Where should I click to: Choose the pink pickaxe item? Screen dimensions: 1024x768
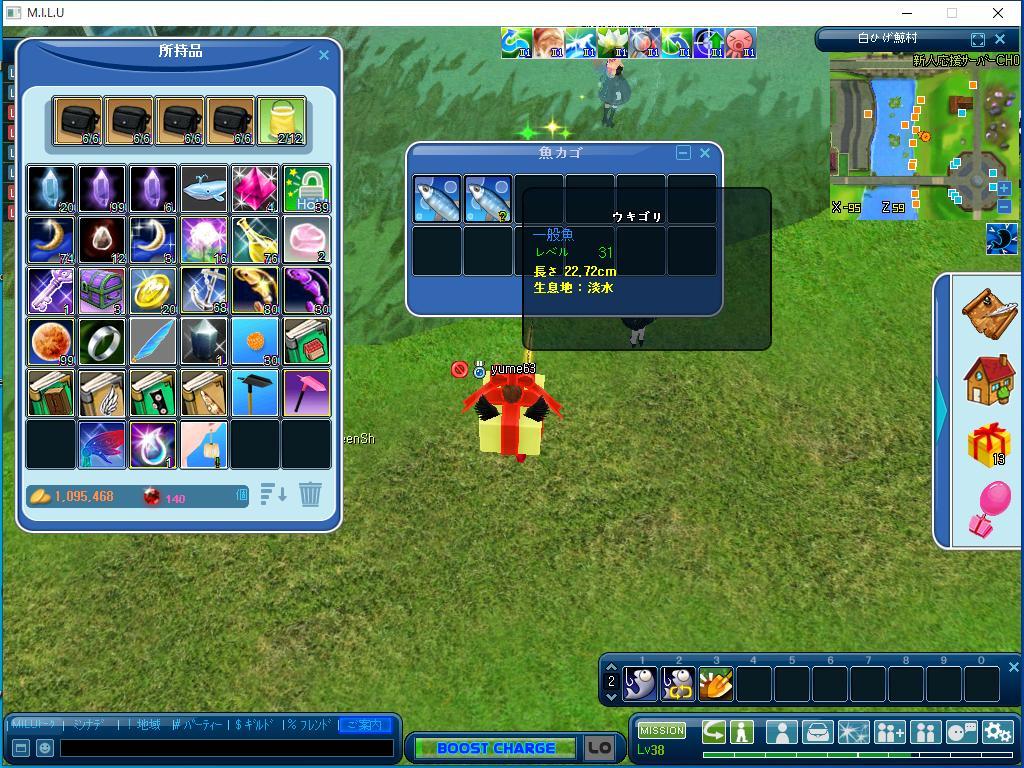[306, 393]
